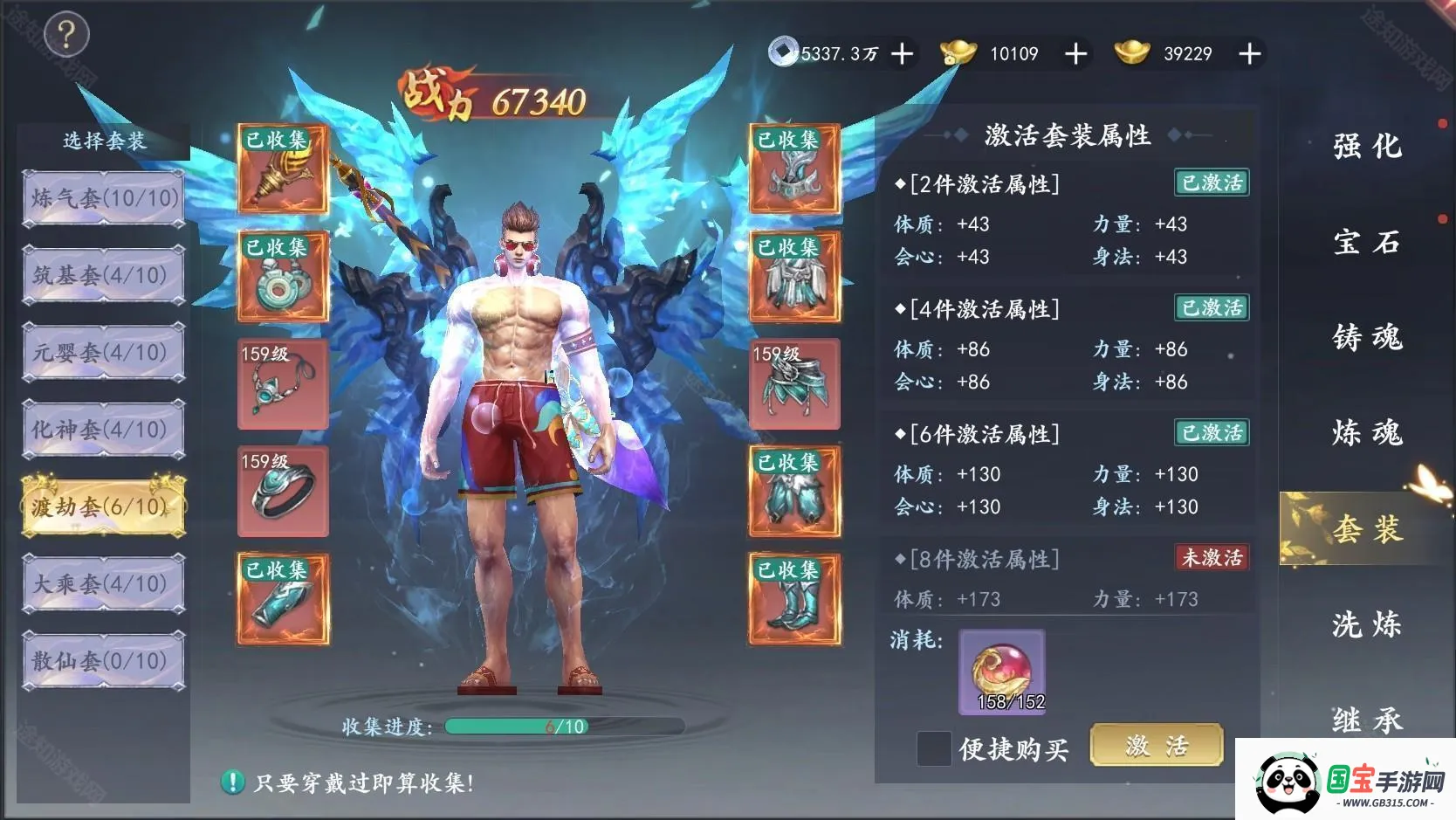This screenshot has width=1456, height=820.
Task: Go to the 宝石 gem menu
Action: (1366, 242)
